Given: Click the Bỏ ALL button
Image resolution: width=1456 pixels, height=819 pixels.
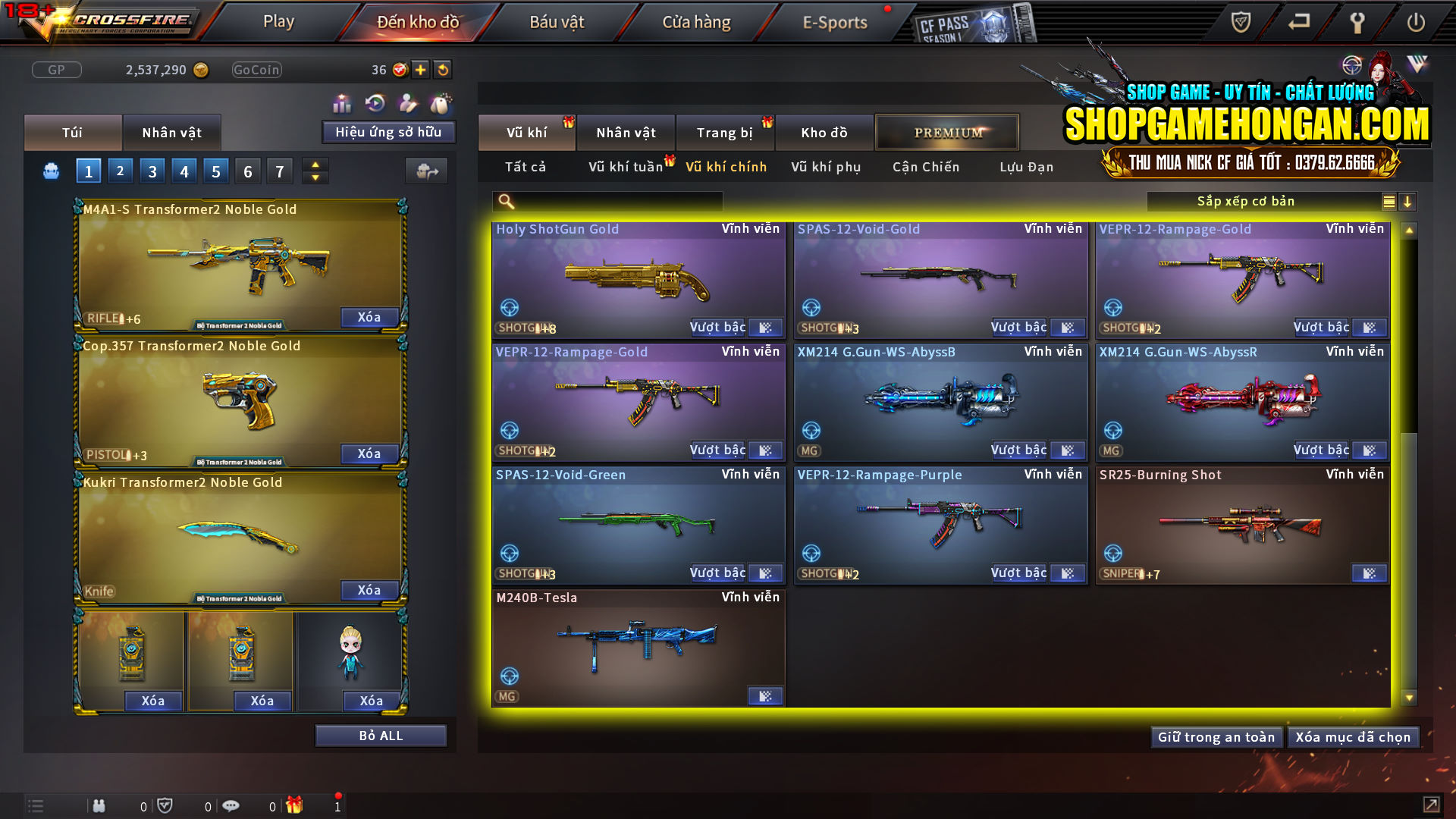Looking at the screenshot, I should [x=381, y=734].
